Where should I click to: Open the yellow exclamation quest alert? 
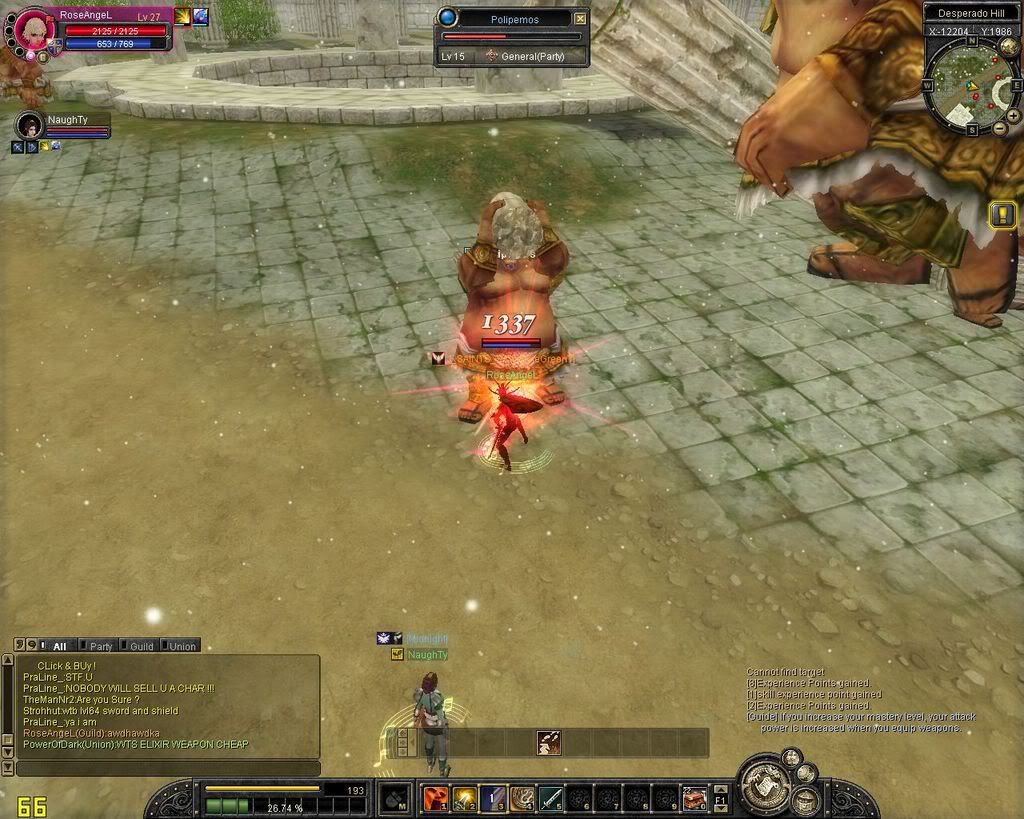[x=1002, y=214]
